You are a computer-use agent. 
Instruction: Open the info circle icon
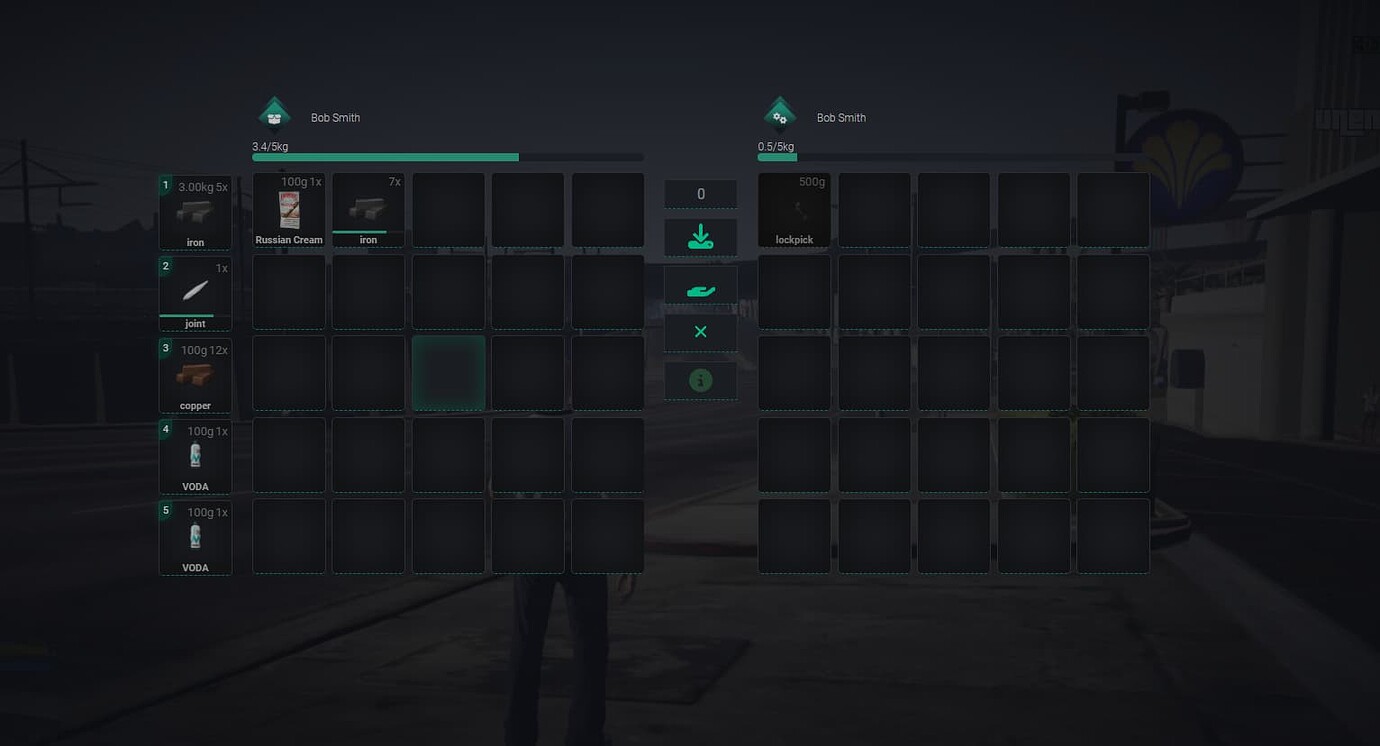(x=700, y=379)
